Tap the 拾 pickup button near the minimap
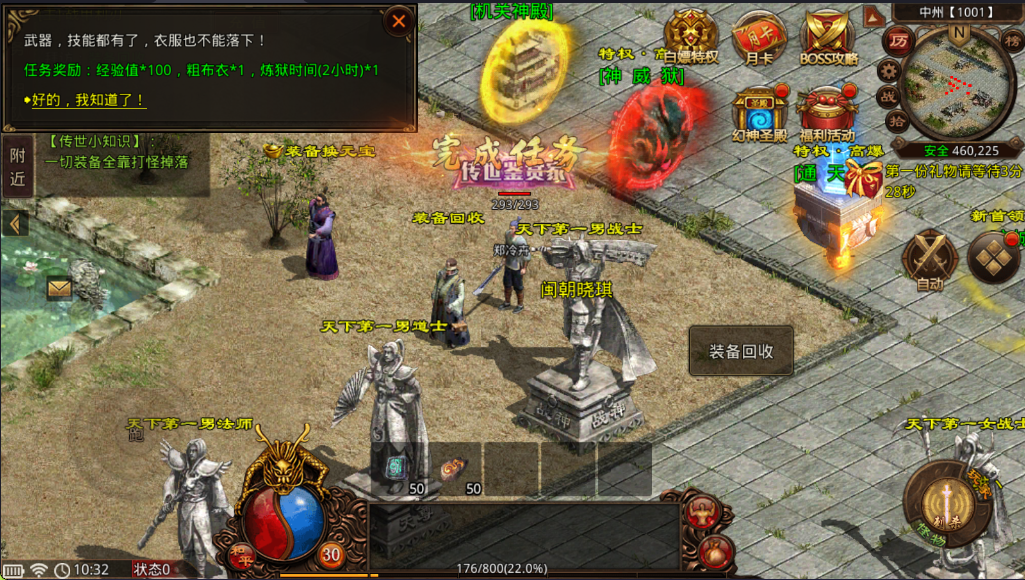1025x580 pixels. 898,122
